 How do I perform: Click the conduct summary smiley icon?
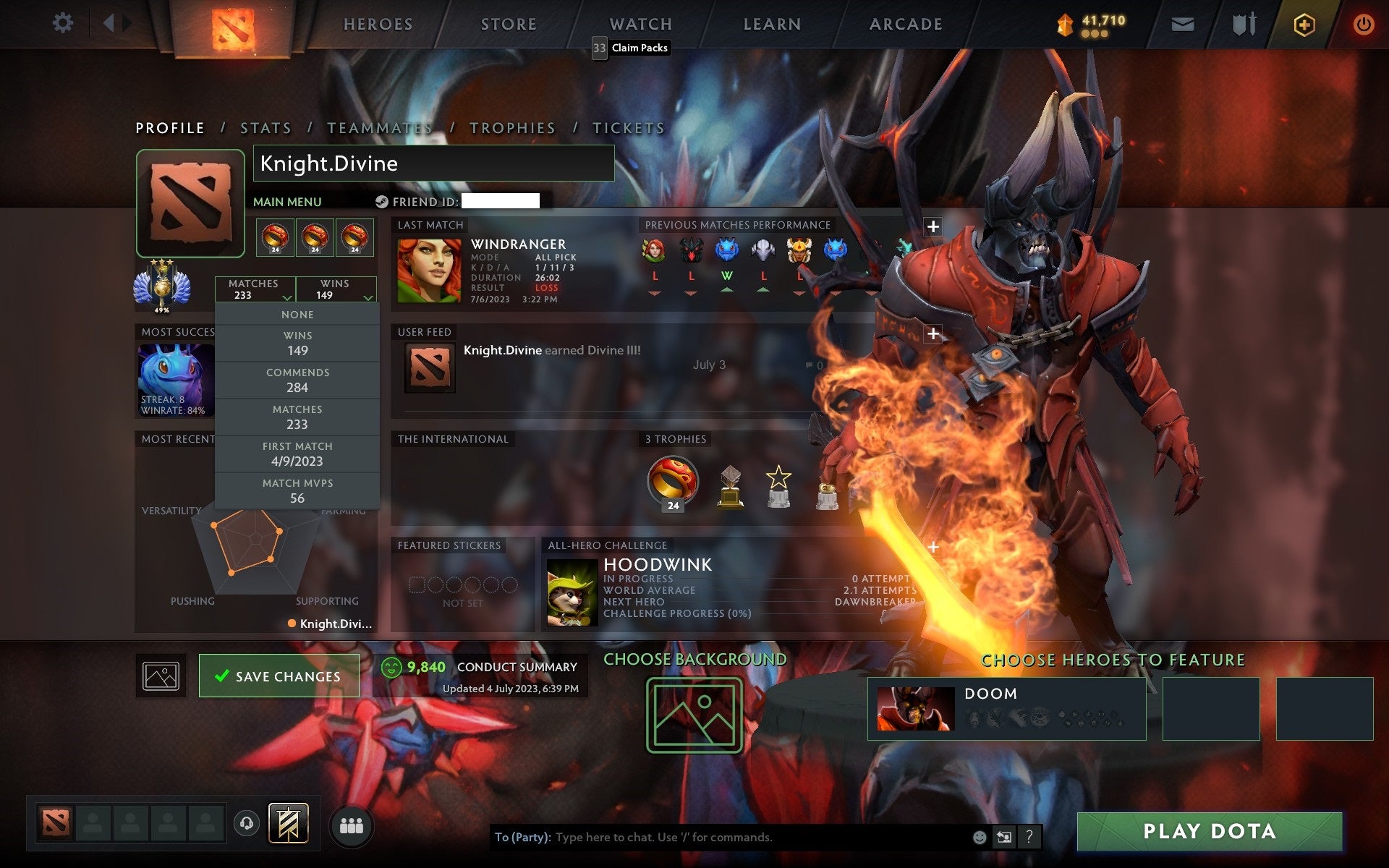(x=391, y=667)
